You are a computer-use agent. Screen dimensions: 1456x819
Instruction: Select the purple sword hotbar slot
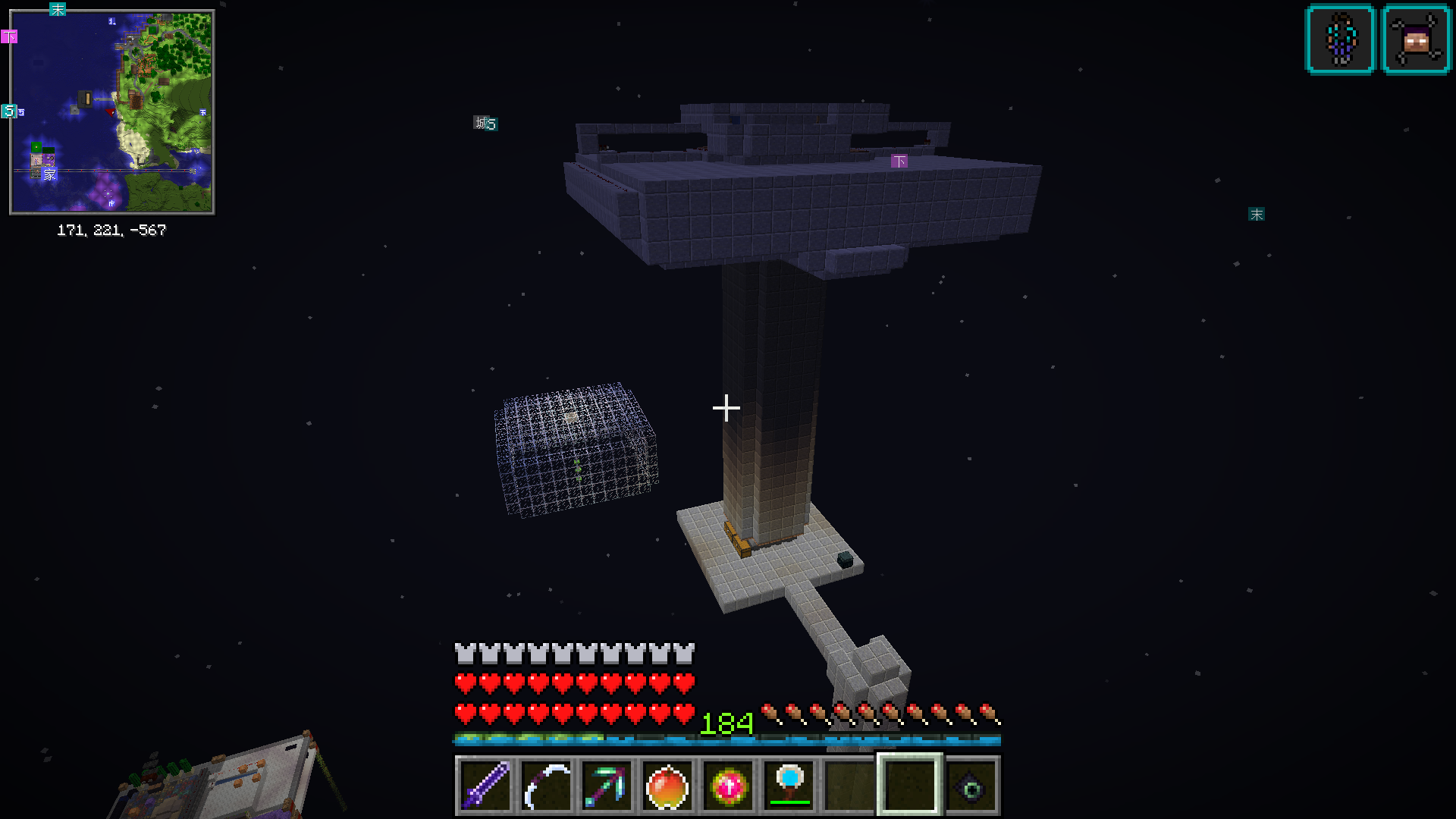(x=485, y=786)
